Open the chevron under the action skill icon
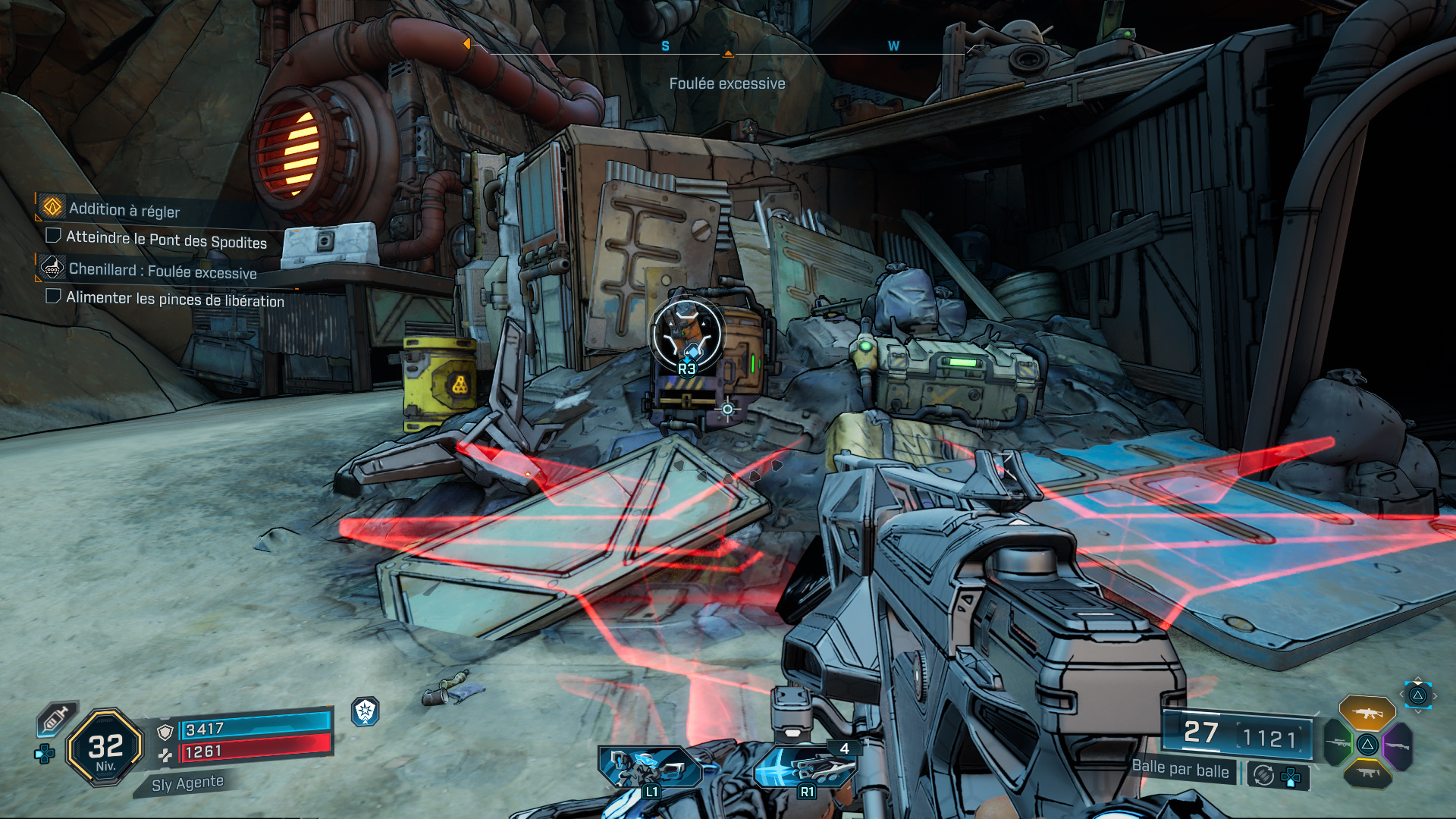Viewport: 1456px width, 819px height. (x=1418, y=712)
